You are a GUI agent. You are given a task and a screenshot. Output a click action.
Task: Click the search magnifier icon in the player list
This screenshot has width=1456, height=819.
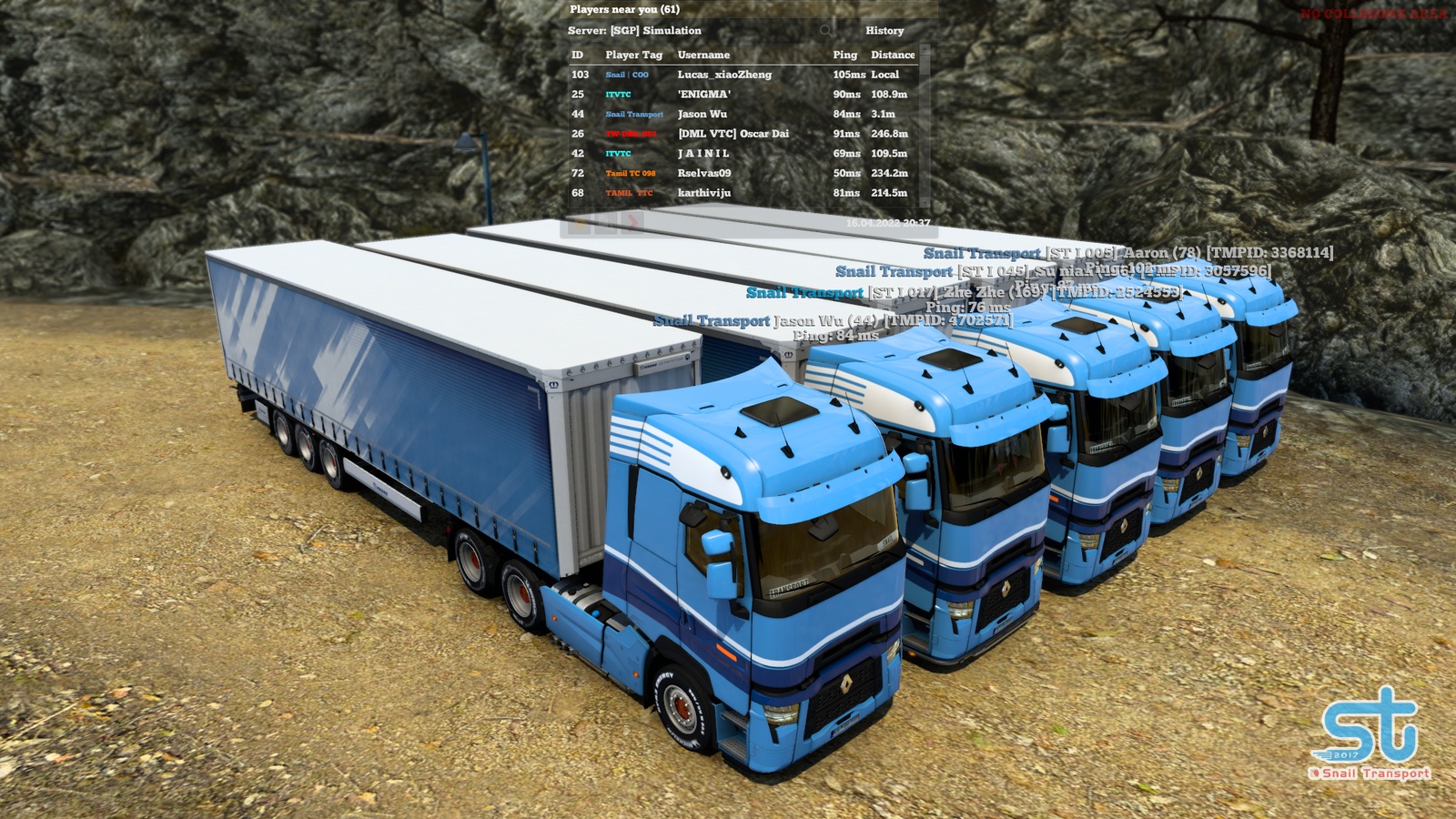(825, 31)
